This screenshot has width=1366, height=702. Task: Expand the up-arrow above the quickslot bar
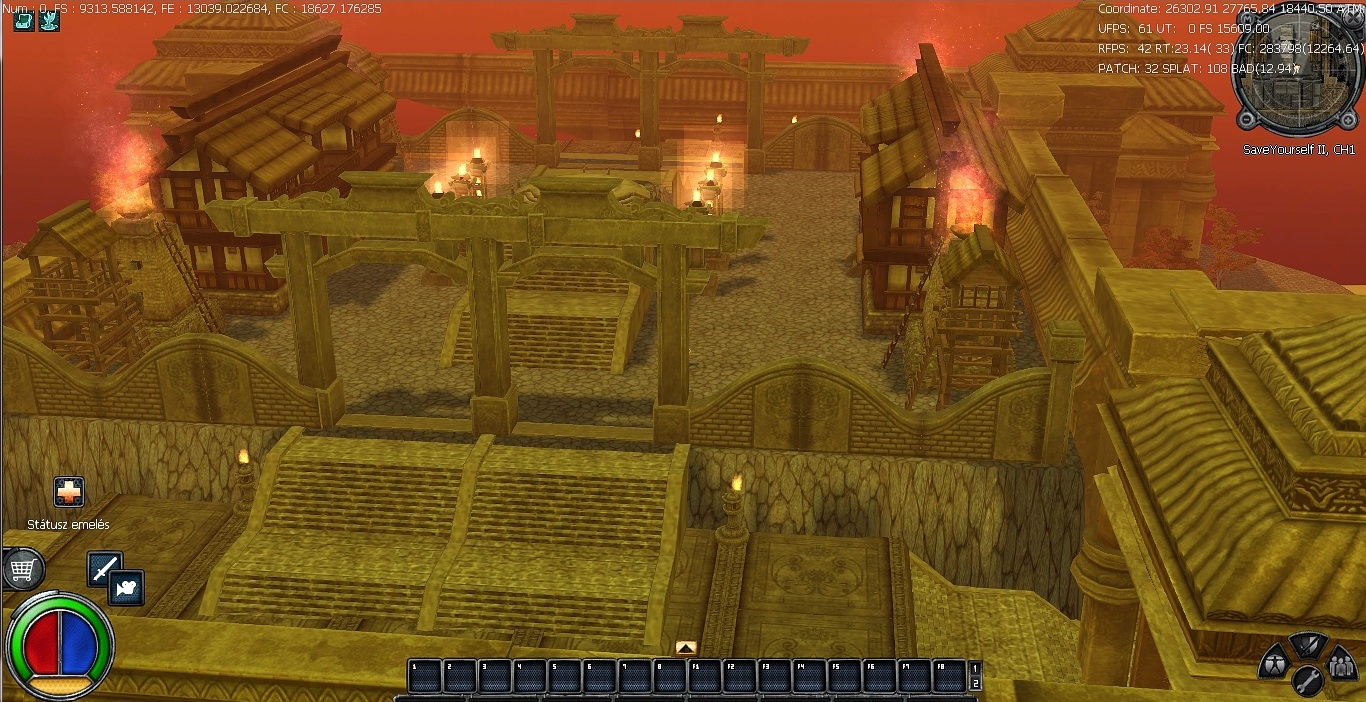pyautogui.click(x=686, y=648)
